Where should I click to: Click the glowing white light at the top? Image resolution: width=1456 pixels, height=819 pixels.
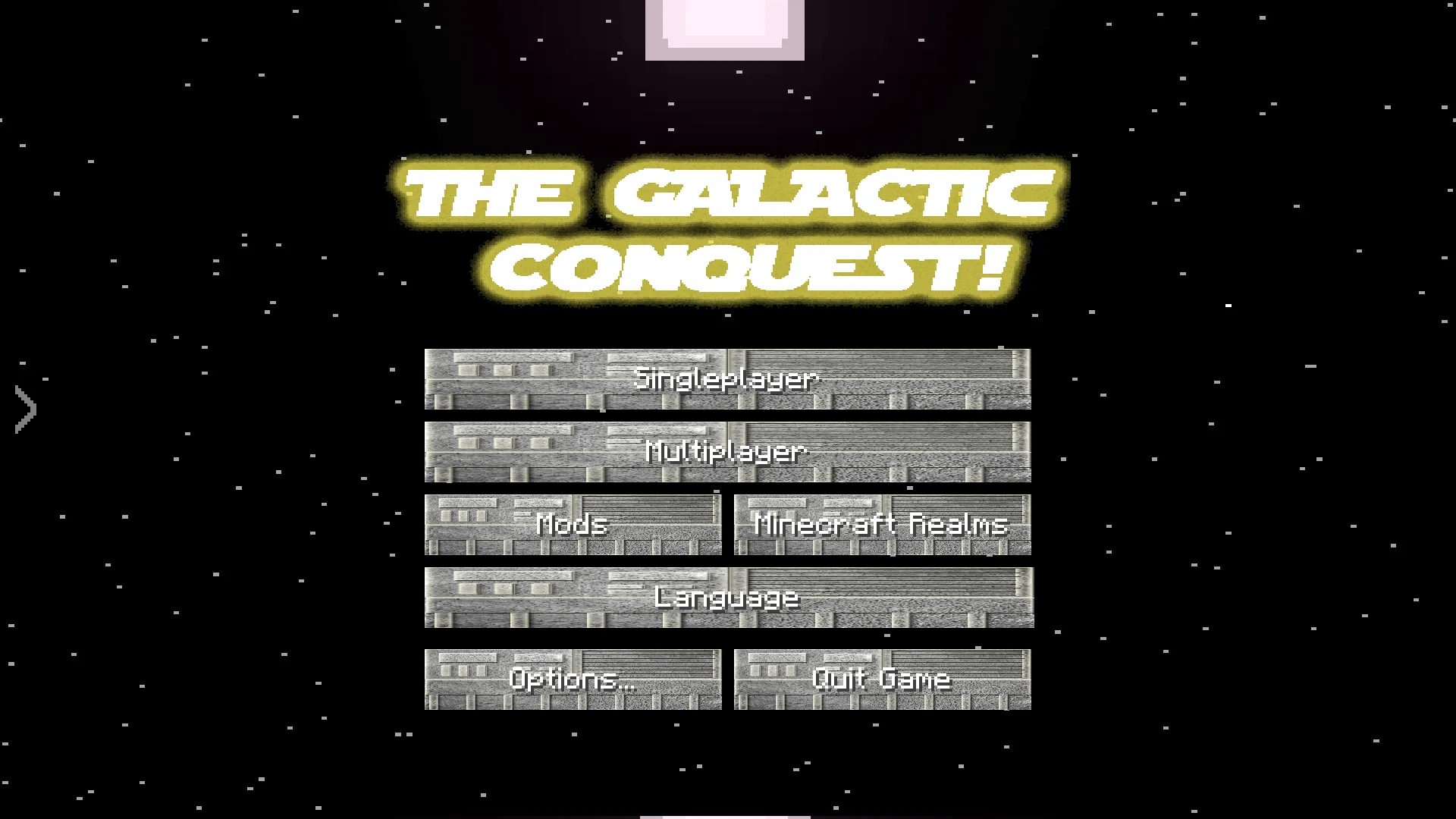724,27
